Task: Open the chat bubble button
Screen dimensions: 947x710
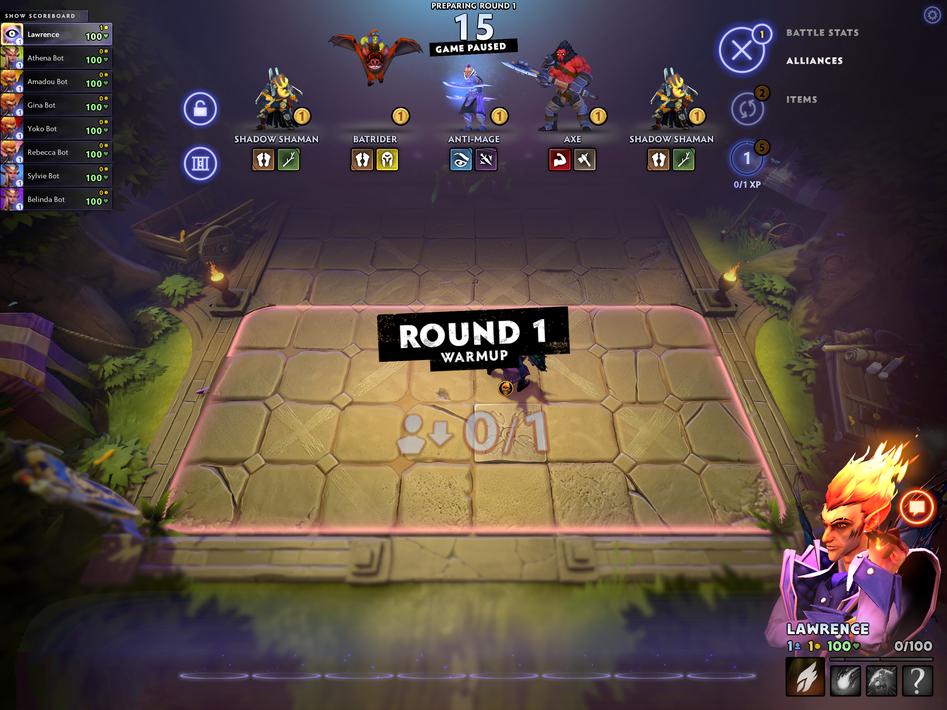Action: click(x=915, y=507)
